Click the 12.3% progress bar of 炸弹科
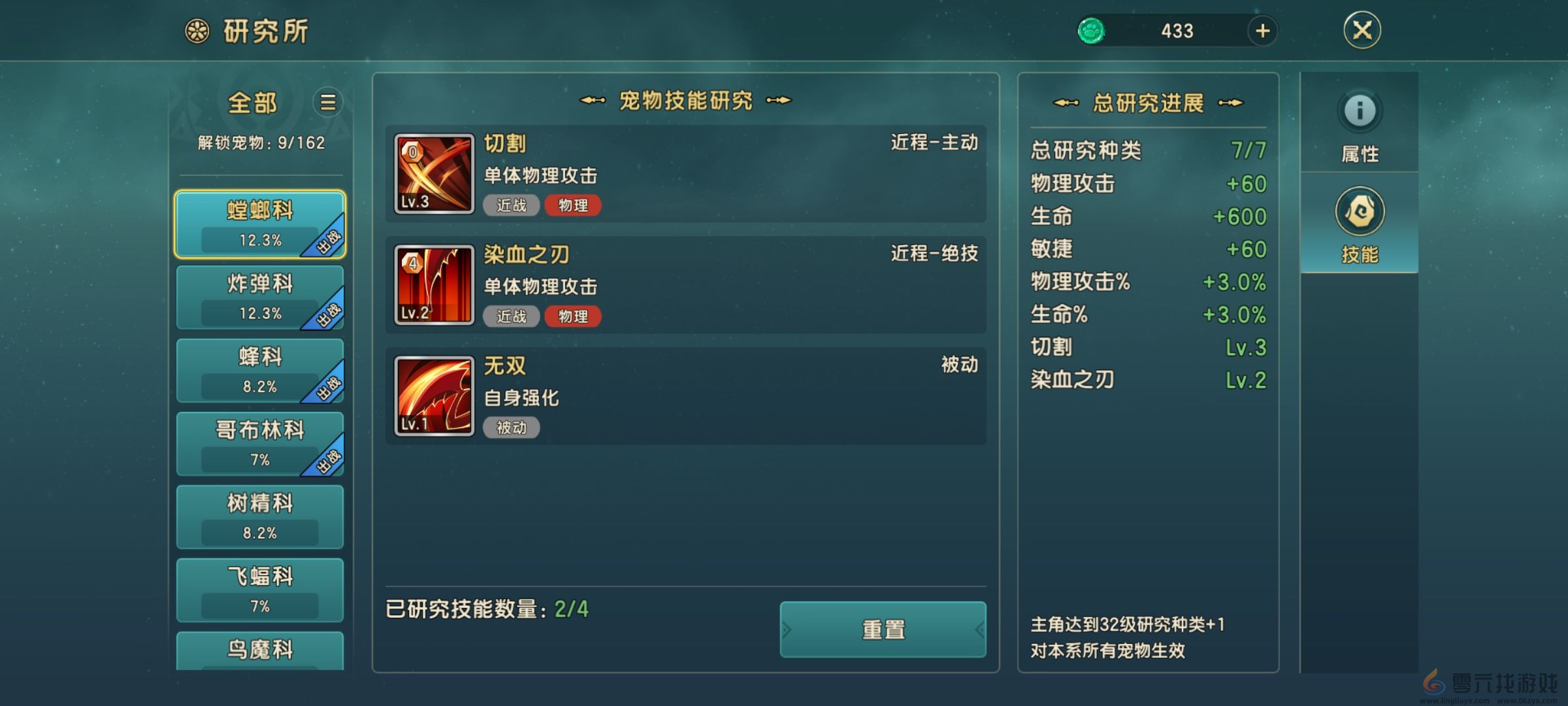Image resolution: width=1568 pixels, height=706 pixels. 260,314
